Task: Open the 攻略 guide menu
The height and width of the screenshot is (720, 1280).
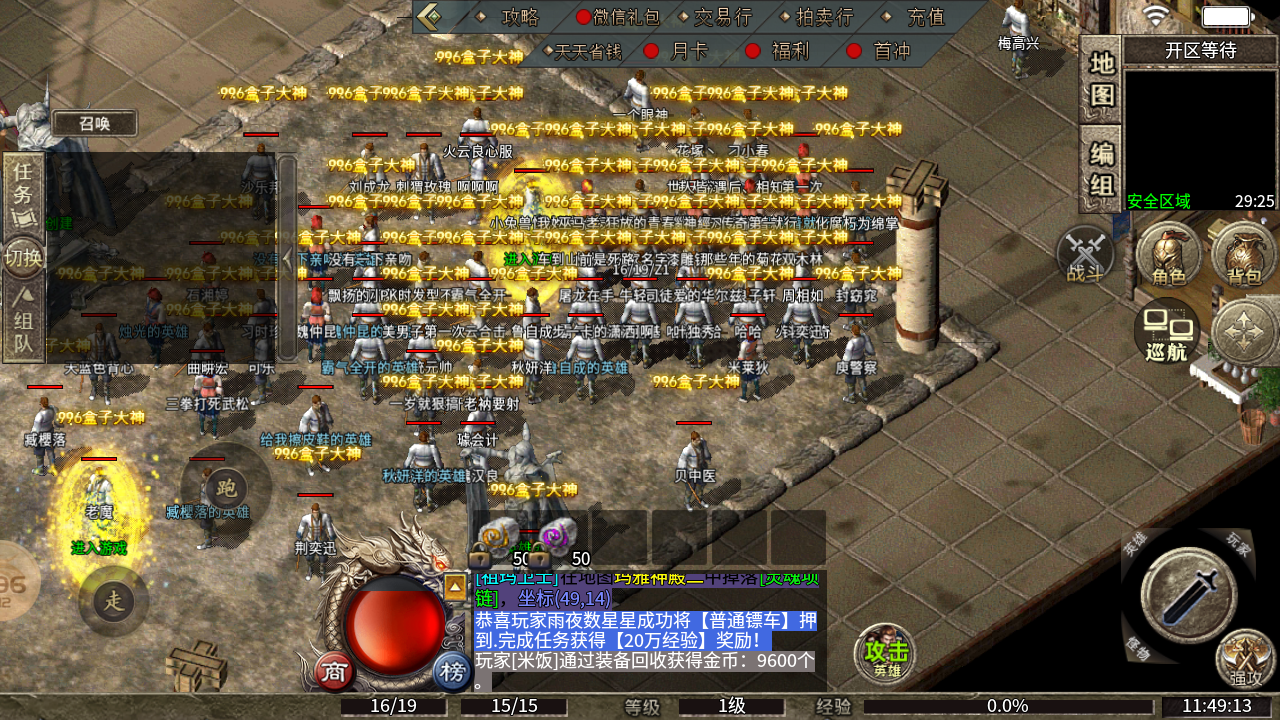Action: 520,17
